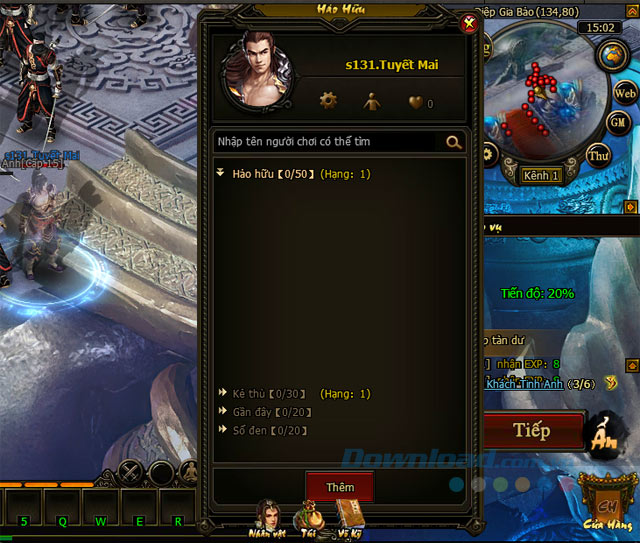Click the Web button beside the minimap

tap(625, 93)
